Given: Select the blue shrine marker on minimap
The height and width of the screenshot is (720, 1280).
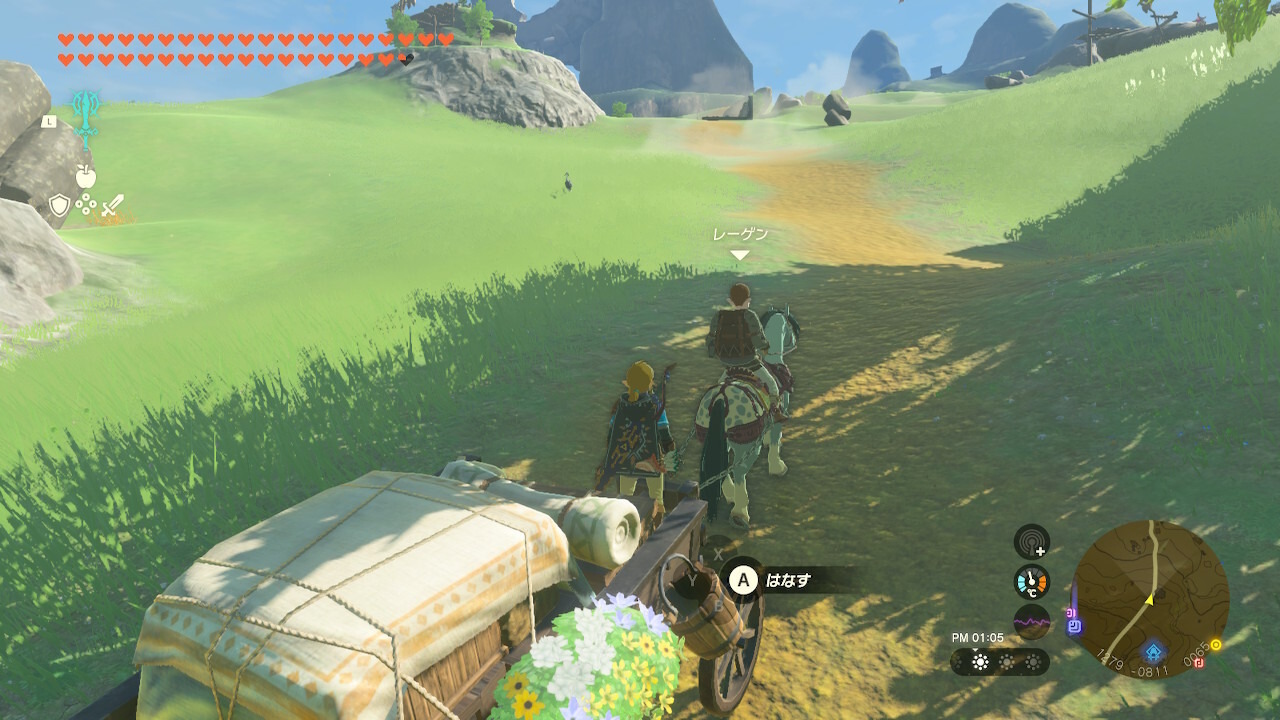Looking at the screenshot, I should click(x=1153, y=652).
